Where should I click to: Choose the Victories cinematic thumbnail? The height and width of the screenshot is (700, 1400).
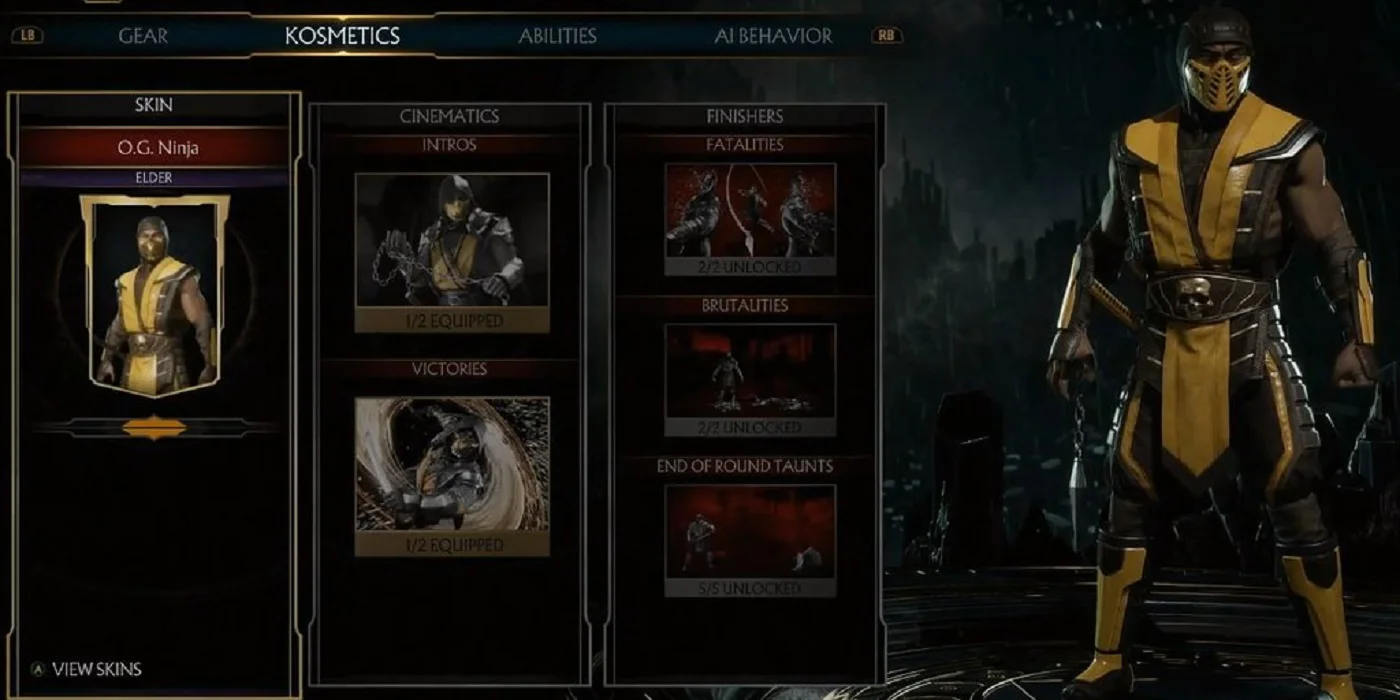click(x=452, y=464)
